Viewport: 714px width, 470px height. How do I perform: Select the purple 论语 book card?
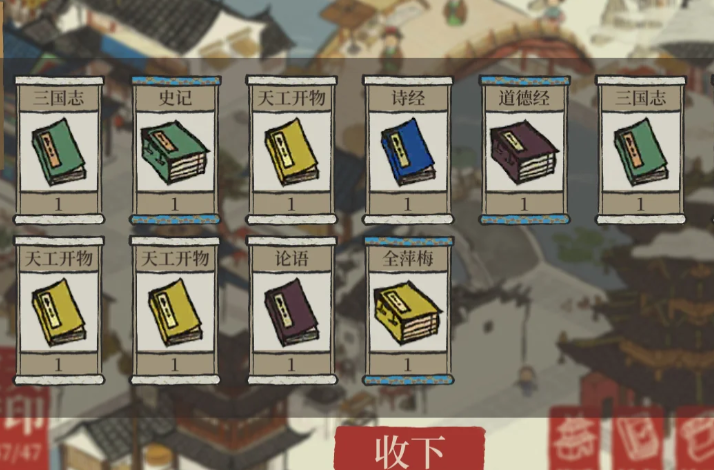(x=291, y=310)
